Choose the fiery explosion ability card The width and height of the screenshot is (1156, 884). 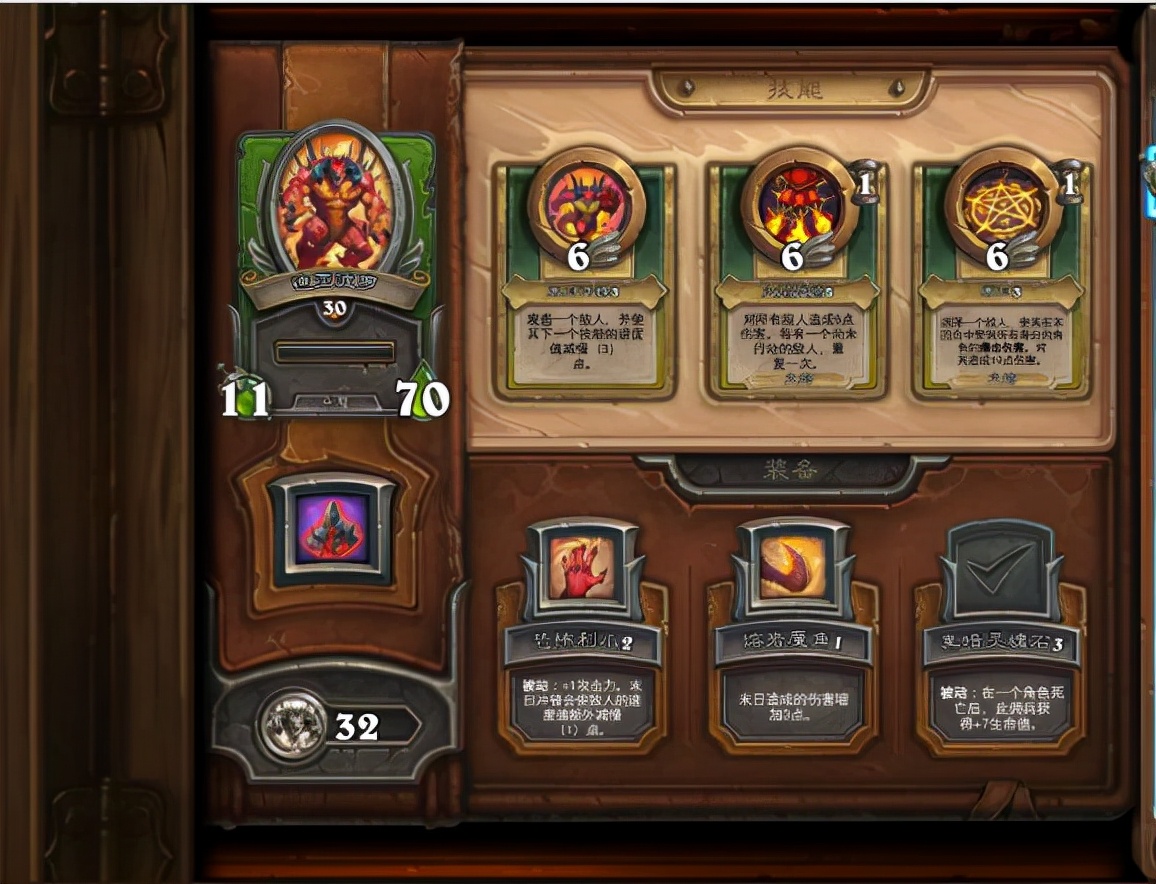794,280
